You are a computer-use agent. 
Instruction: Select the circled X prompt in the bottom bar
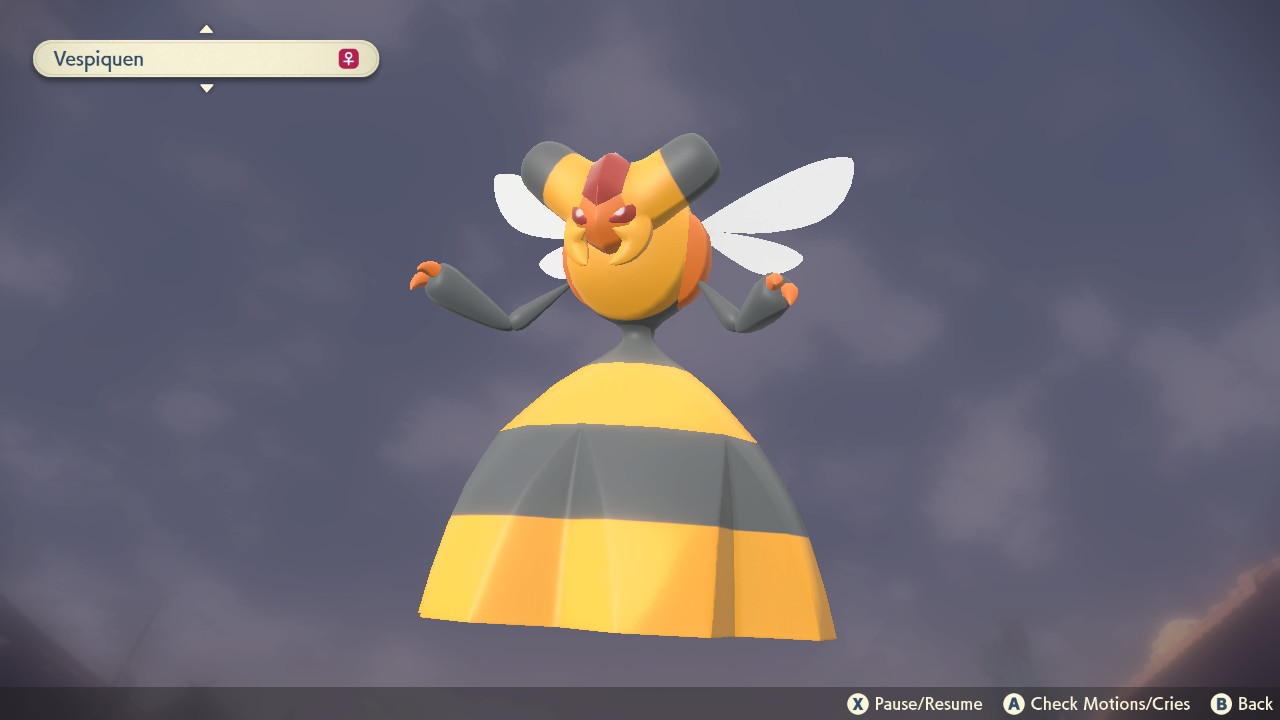(858, 703)
